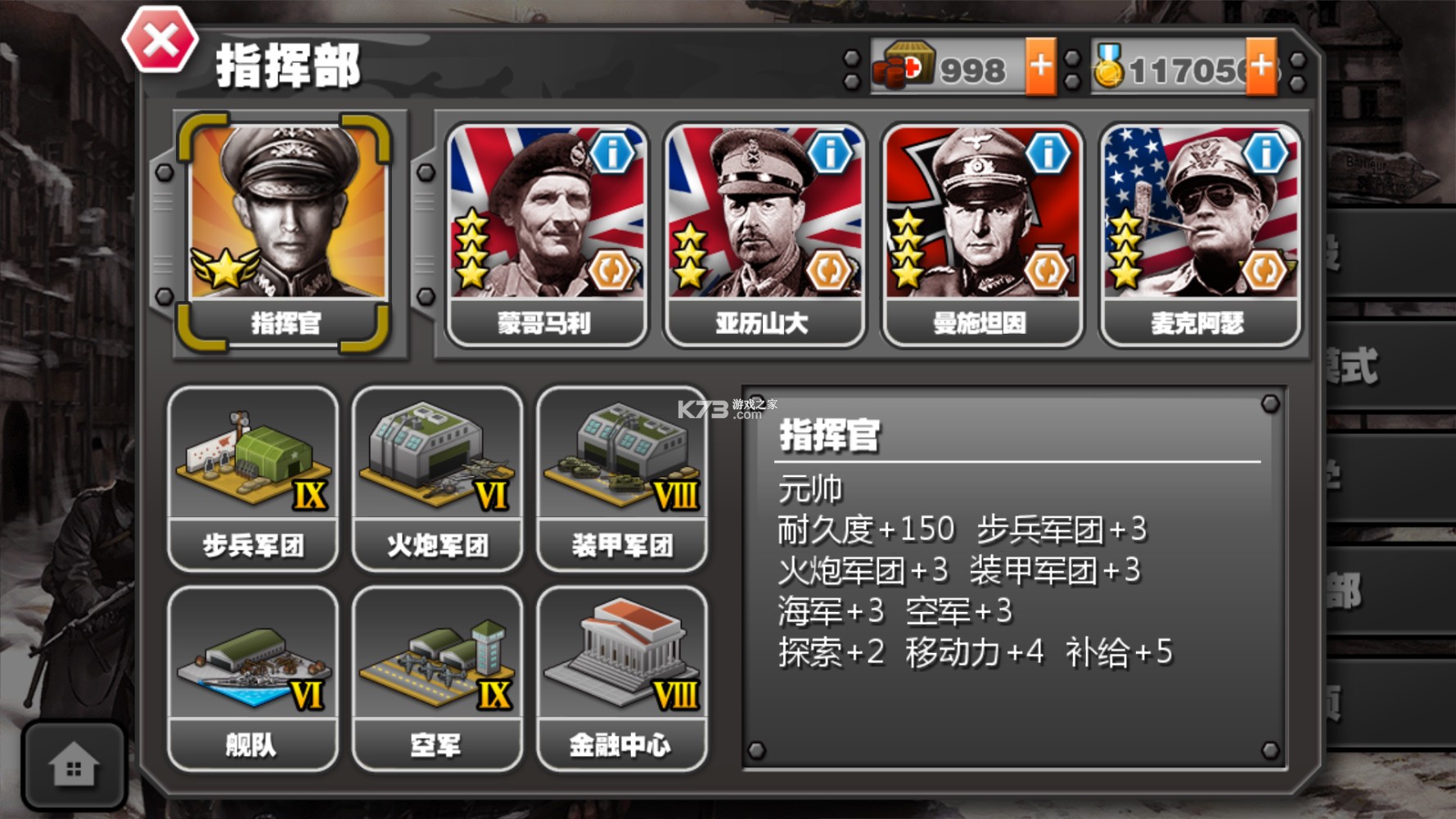Open the 空军 air force base building

pyautogui.click(x=438, y=671)
